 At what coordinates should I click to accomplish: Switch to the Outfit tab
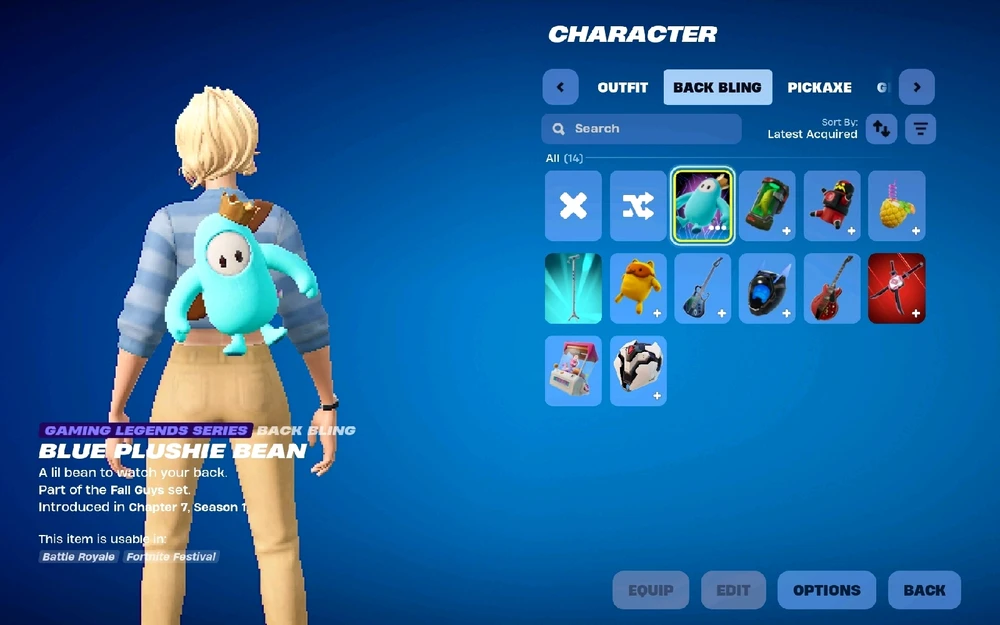tap(622, 87)
